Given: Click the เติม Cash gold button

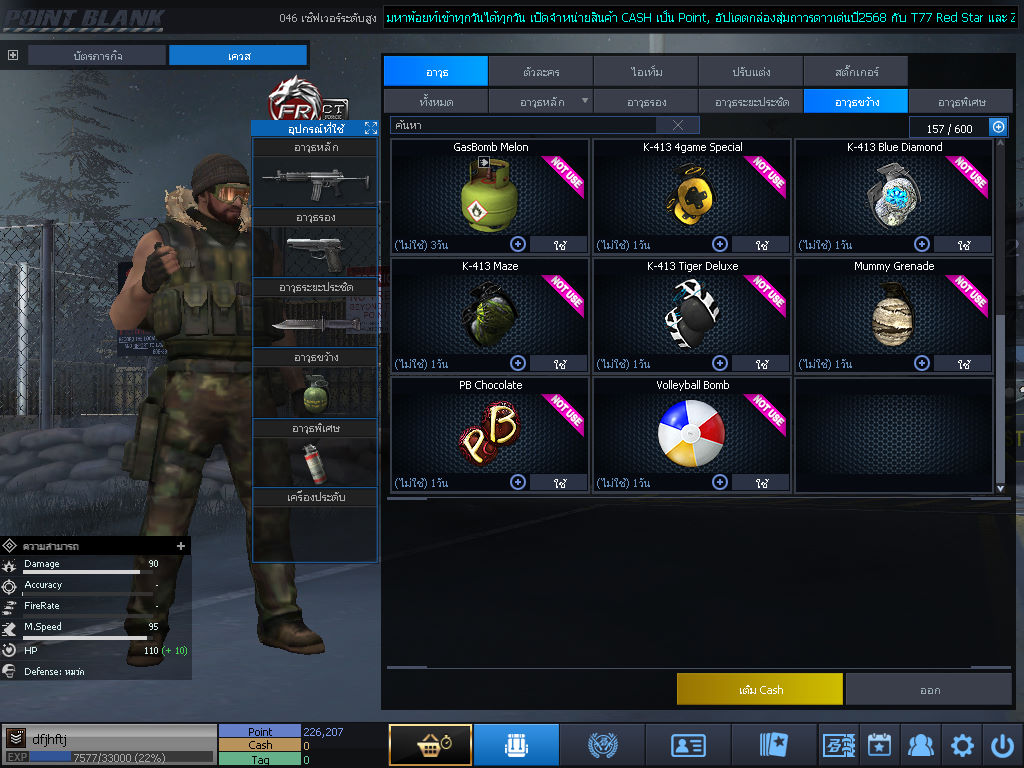Looking at the screenshot, I should 760,689.
